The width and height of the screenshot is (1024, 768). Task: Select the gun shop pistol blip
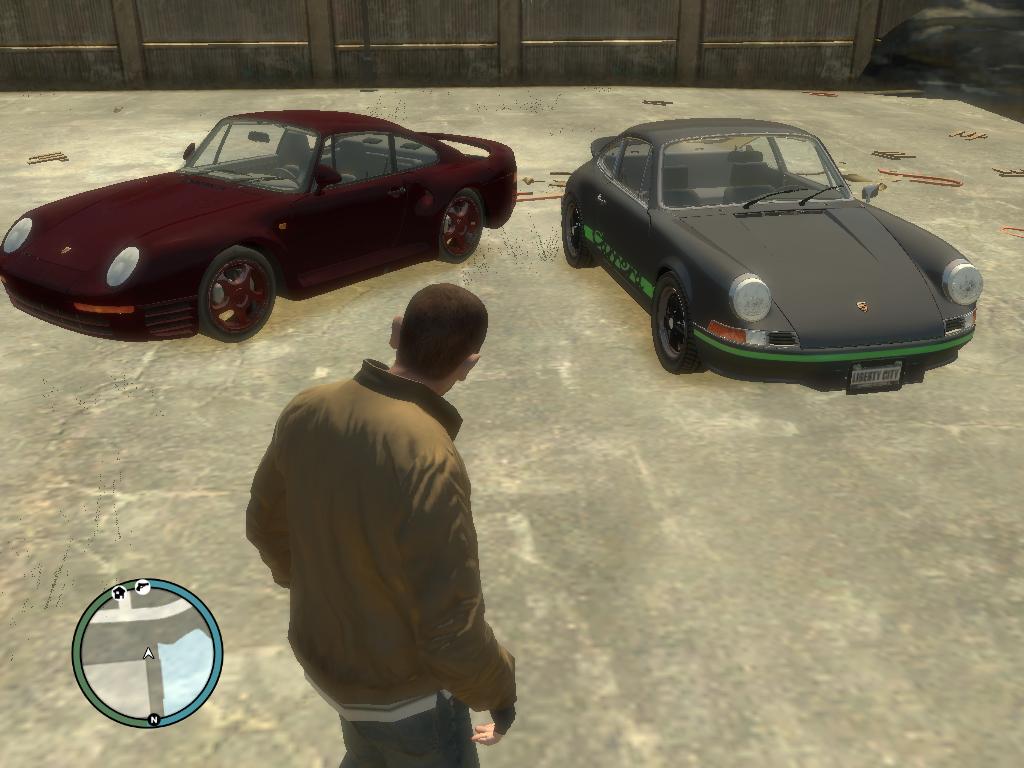[143, 587]
